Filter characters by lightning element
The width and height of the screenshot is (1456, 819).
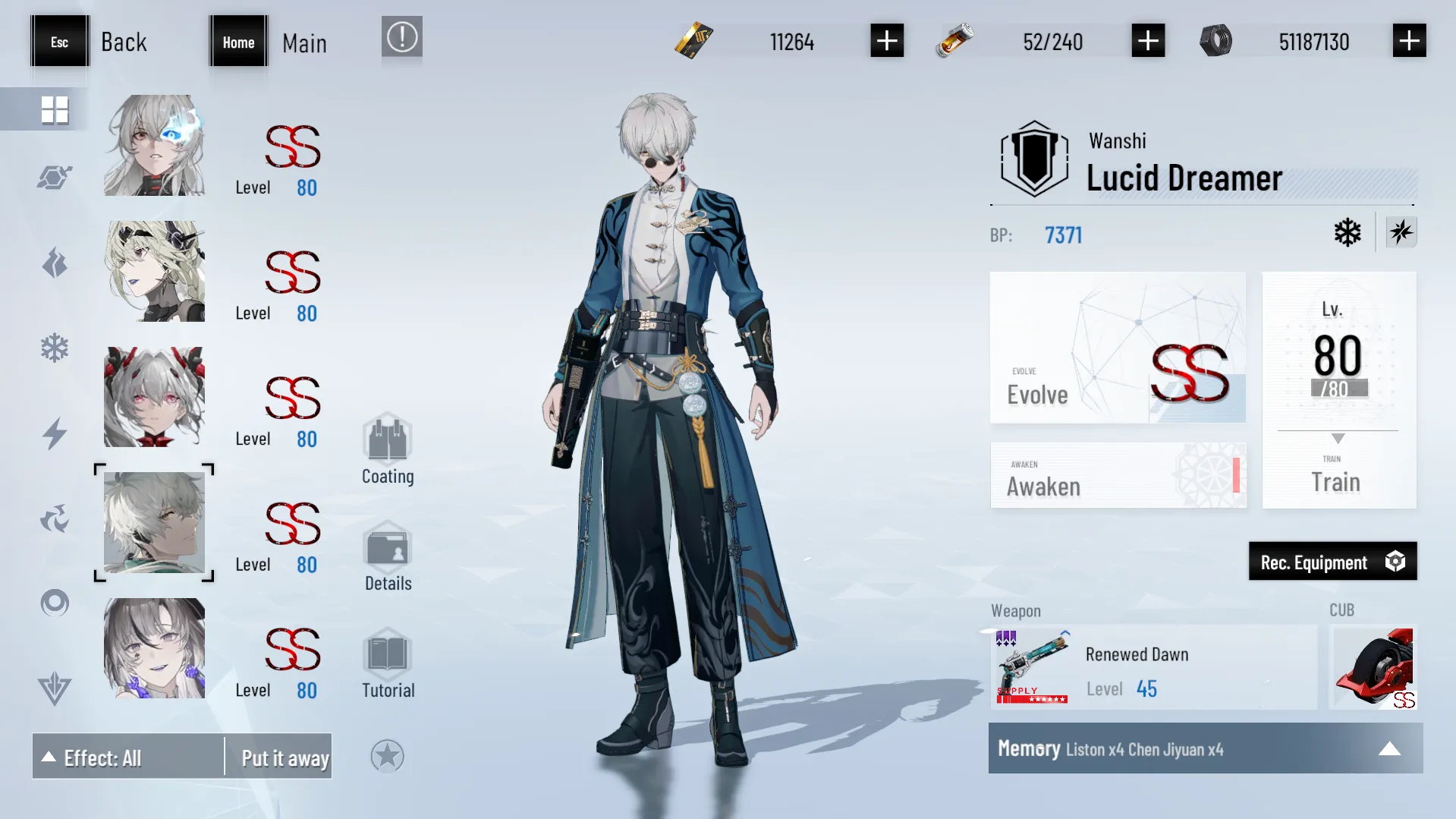pyautogui.click(x=54, y=433)
